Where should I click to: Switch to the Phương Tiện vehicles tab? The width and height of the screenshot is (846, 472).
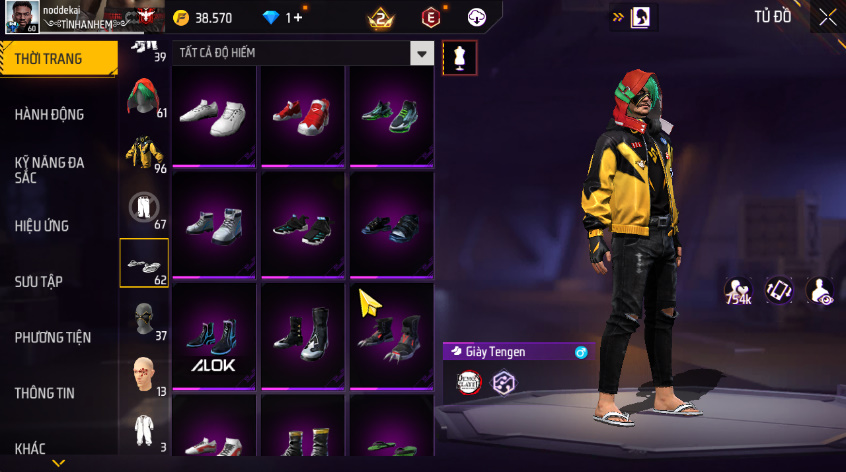[53, 337]
